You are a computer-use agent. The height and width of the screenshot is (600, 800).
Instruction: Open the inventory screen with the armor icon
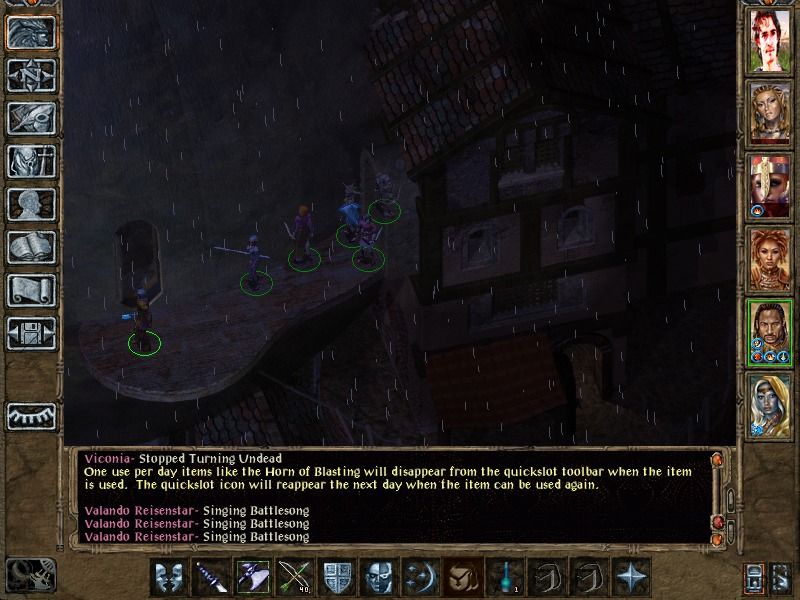click(31, 161)
